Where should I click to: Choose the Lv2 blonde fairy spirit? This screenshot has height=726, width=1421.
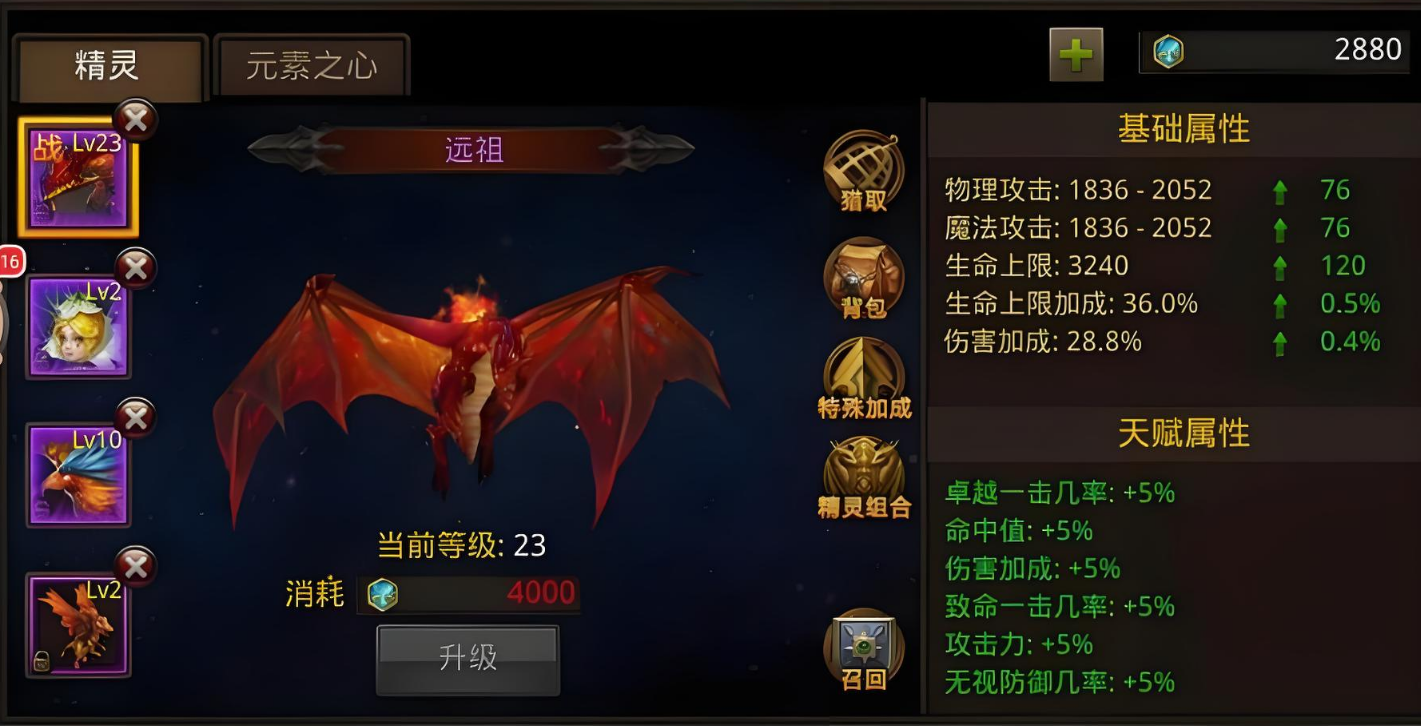[78, 326]
